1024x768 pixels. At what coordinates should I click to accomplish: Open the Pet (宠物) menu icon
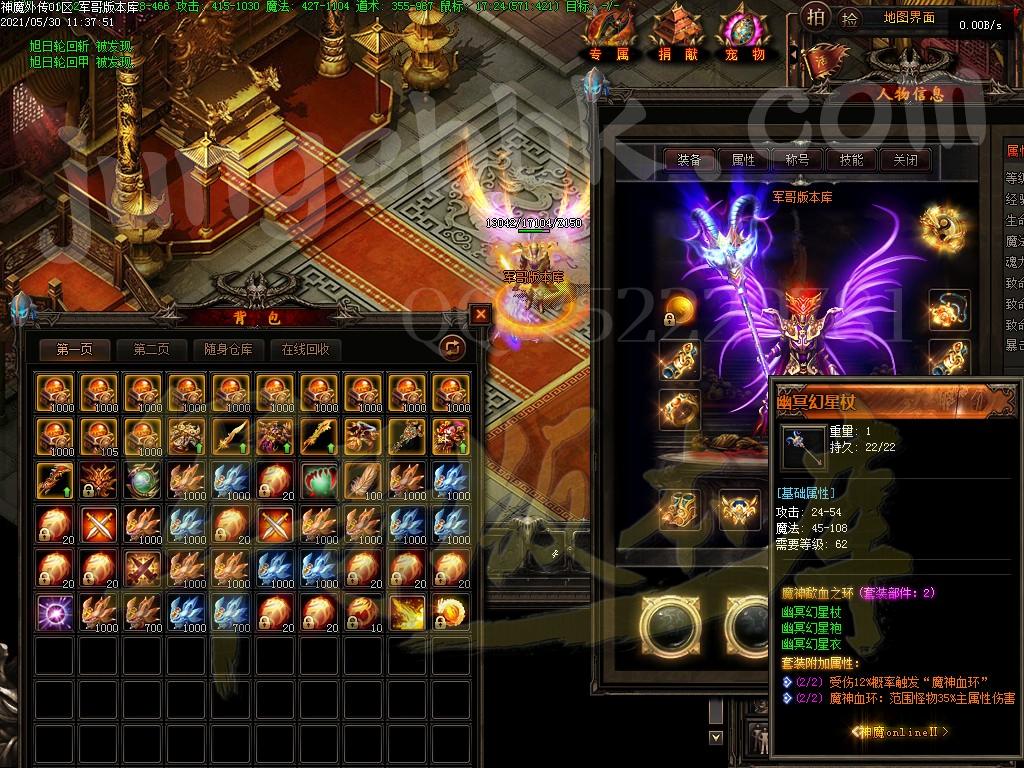pos(745,37)
